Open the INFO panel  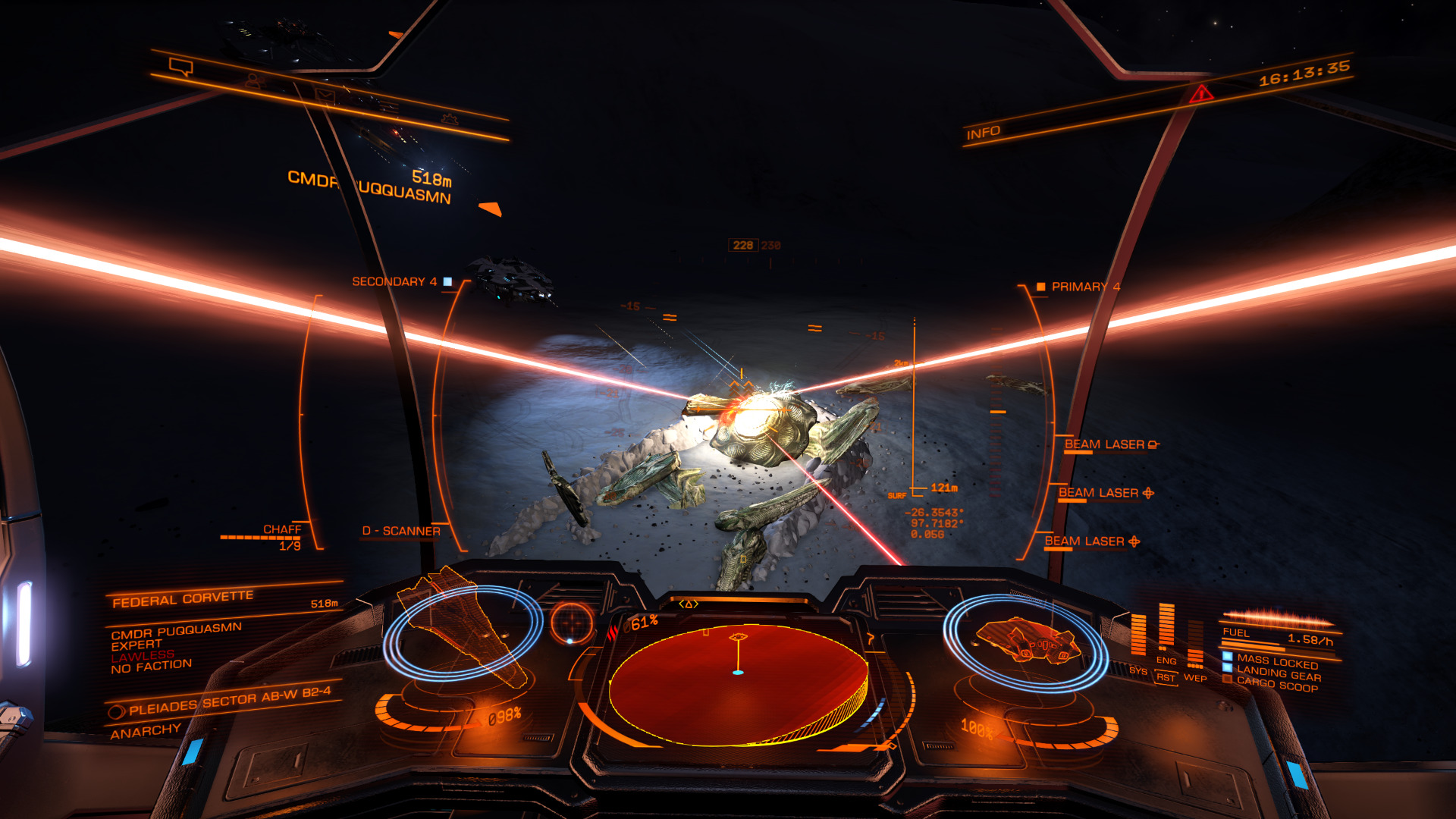(983, 133)
